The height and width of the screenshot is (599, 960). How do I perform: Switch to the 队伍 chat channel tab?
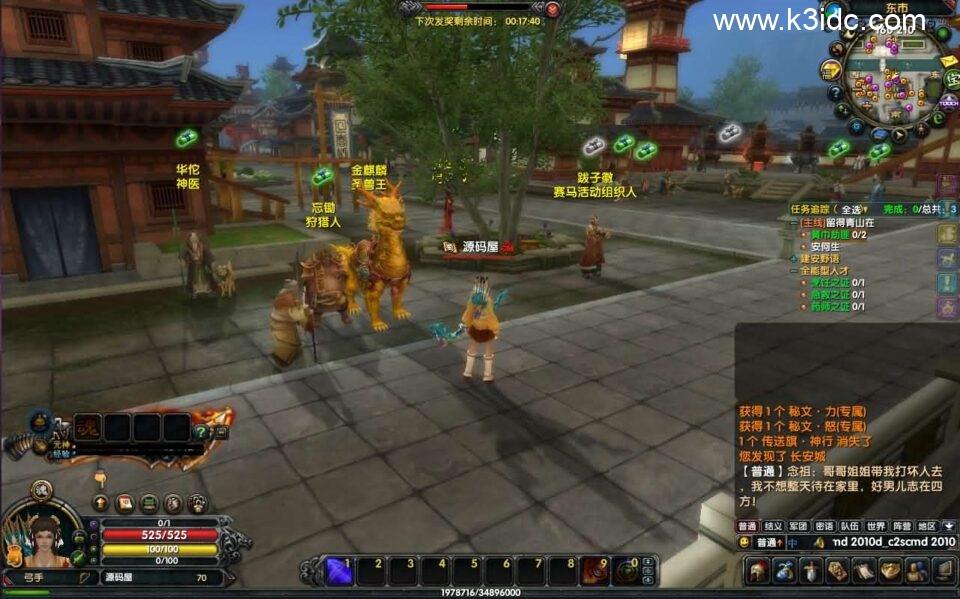pyautogui.click(x=850, y=526)
